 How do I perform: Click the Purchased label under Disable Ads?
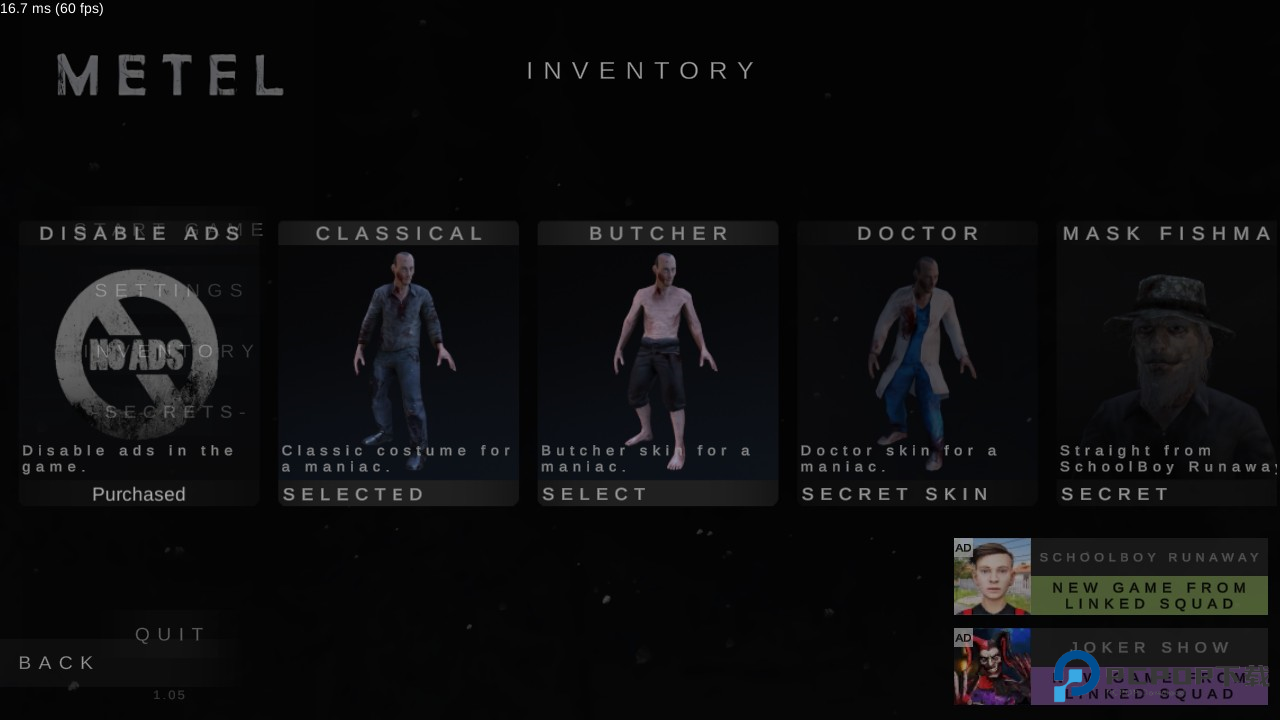[x=139, y=494]
